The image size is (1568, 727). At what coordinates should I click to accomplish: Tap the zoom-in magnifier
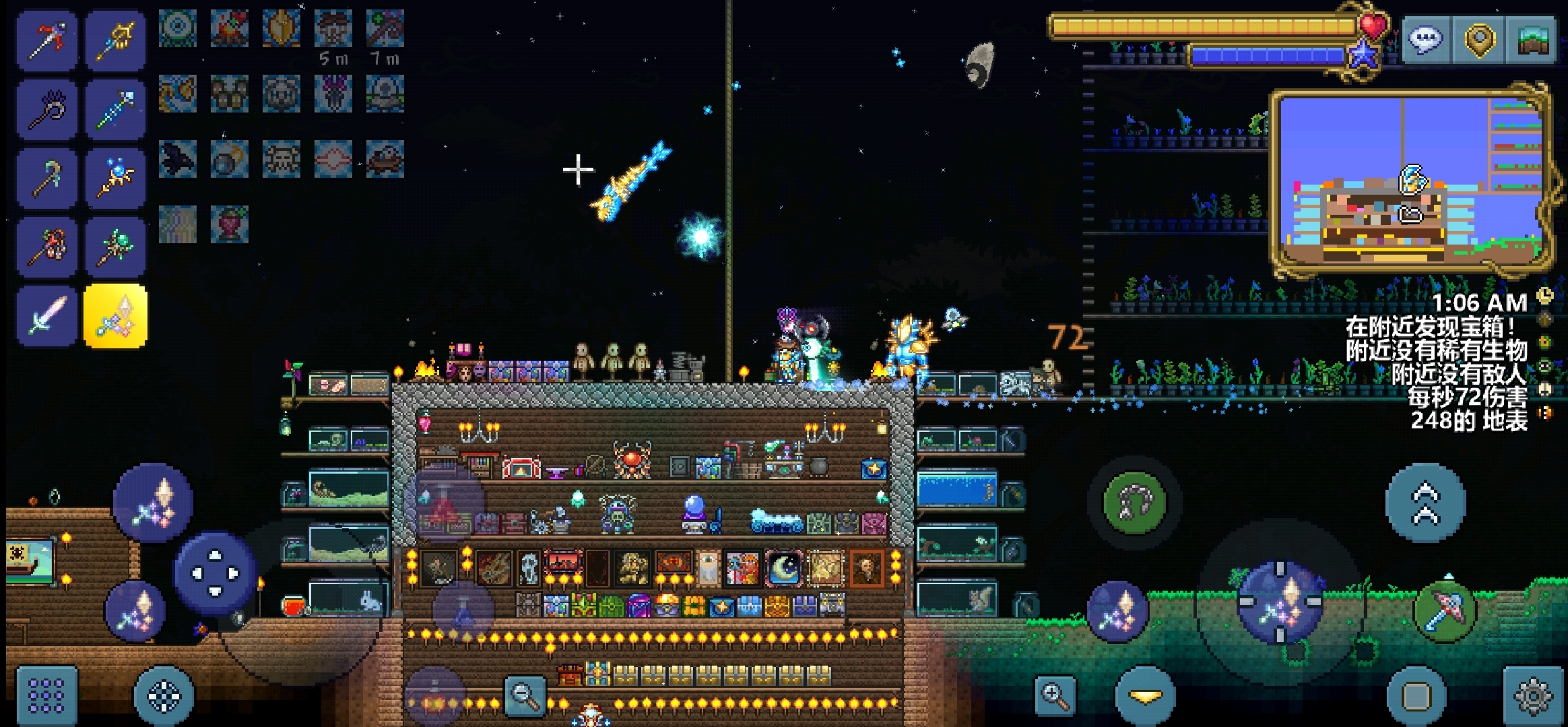[x=1055, y=695]
